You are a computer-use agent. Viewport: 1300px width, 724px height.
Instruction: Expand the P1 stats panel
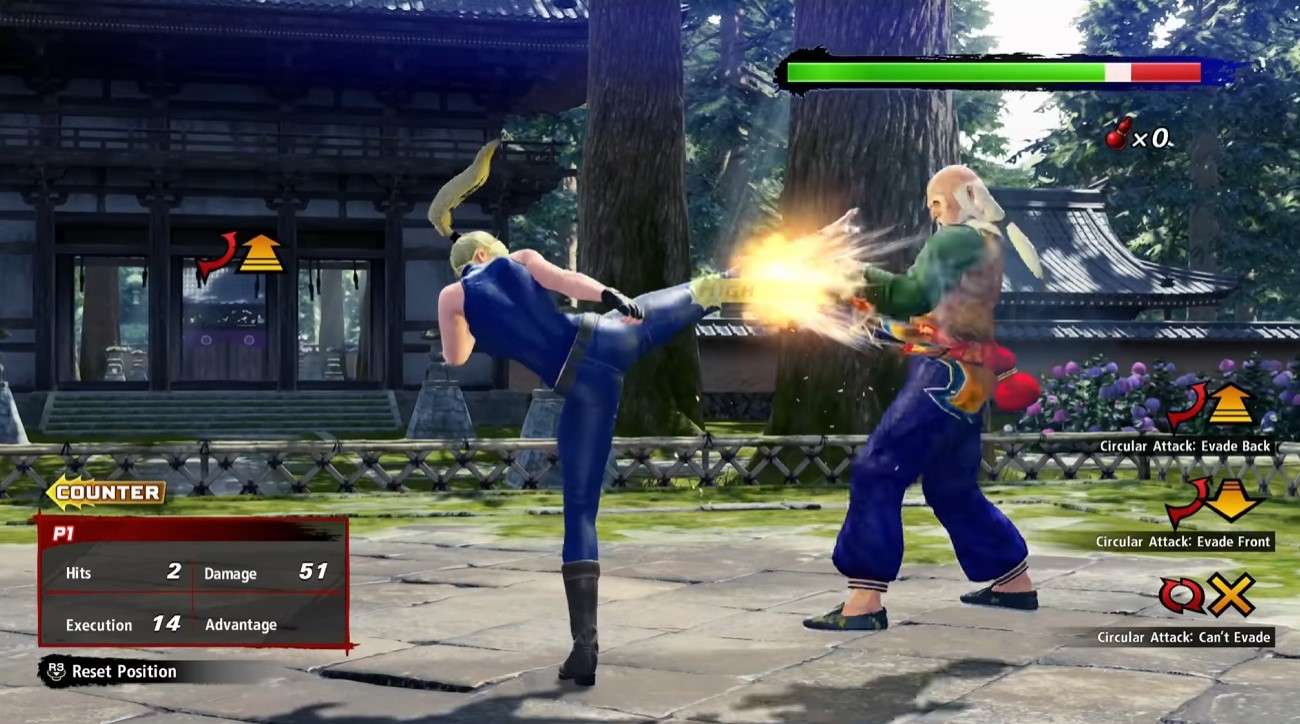[x=190, y=578]
